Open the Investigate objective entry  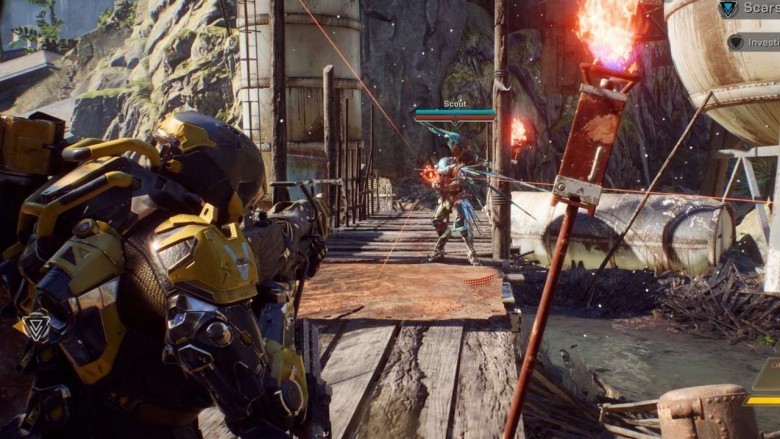point(754,42)
